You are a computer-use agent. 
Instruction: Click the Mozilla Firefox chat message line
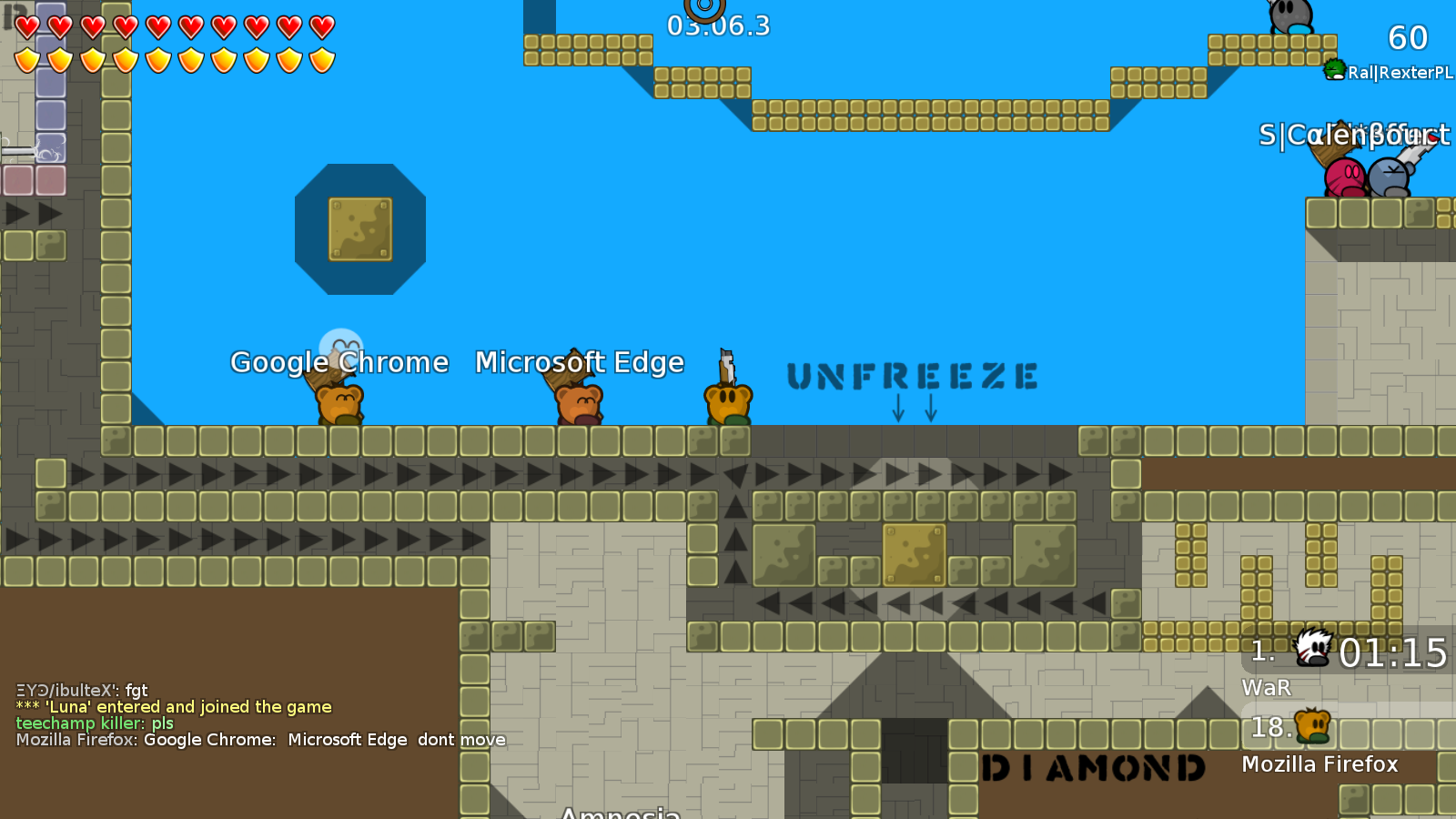click(x=260, y=740)
